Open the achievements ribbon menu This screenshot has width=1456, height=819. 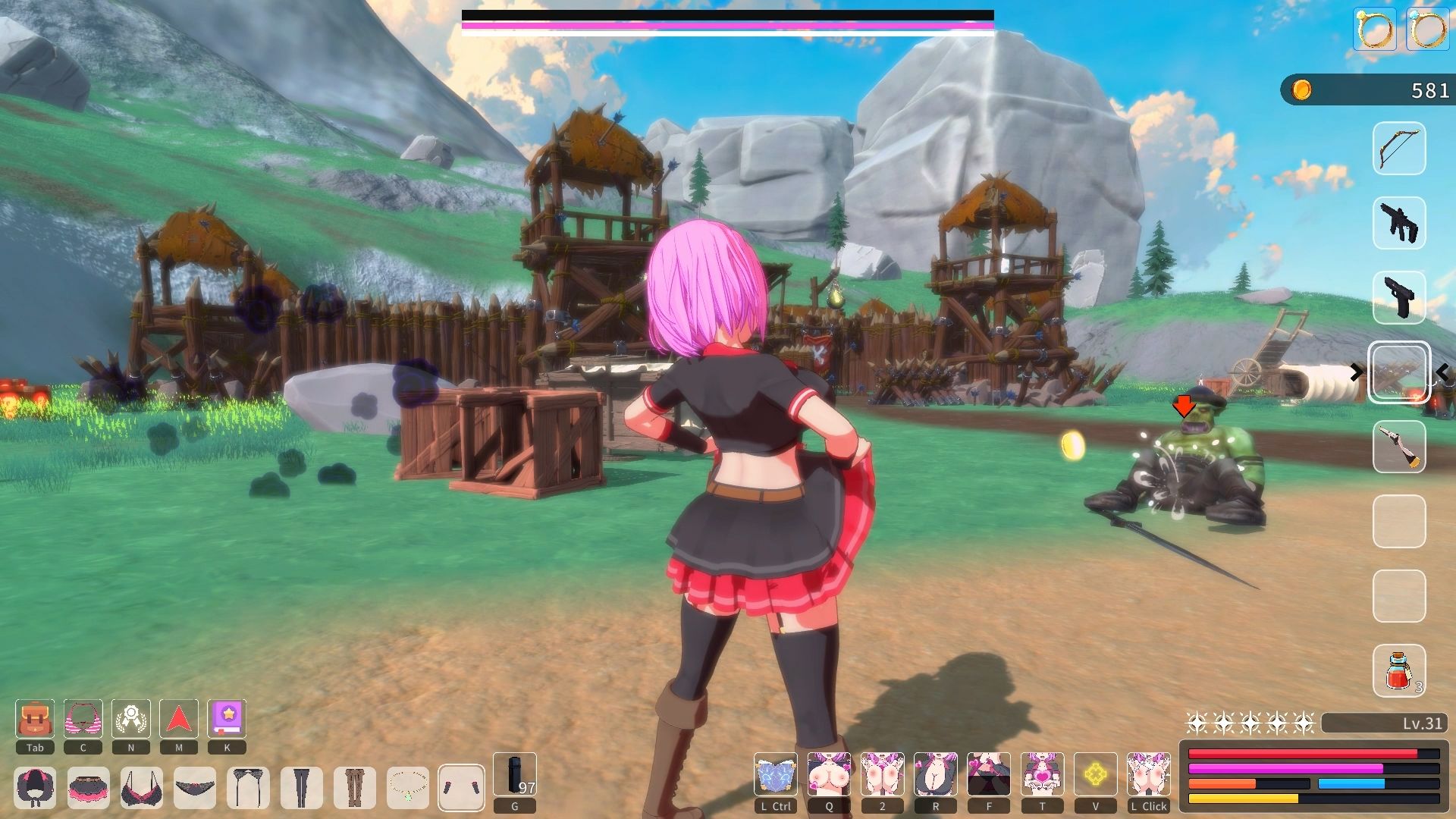pyautogui.click(x=131, y=719)
